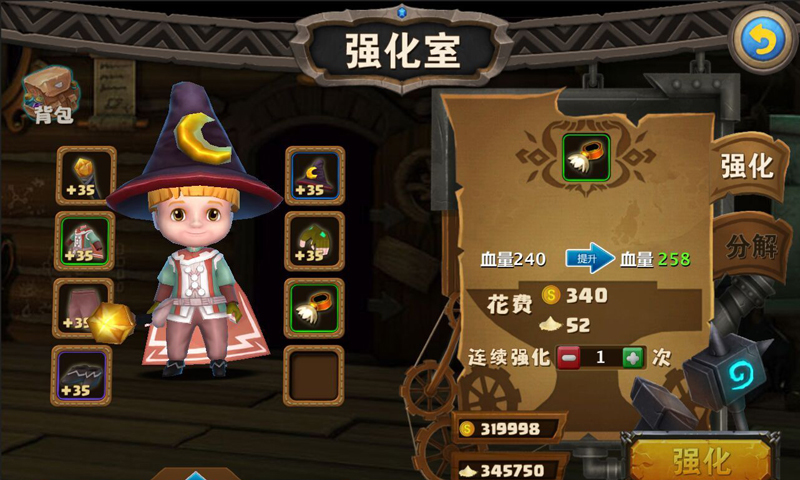Viewport: 800px width, 480px height.
Task: Select the purple moon wizard hat slot
Action: click(315, 176)
